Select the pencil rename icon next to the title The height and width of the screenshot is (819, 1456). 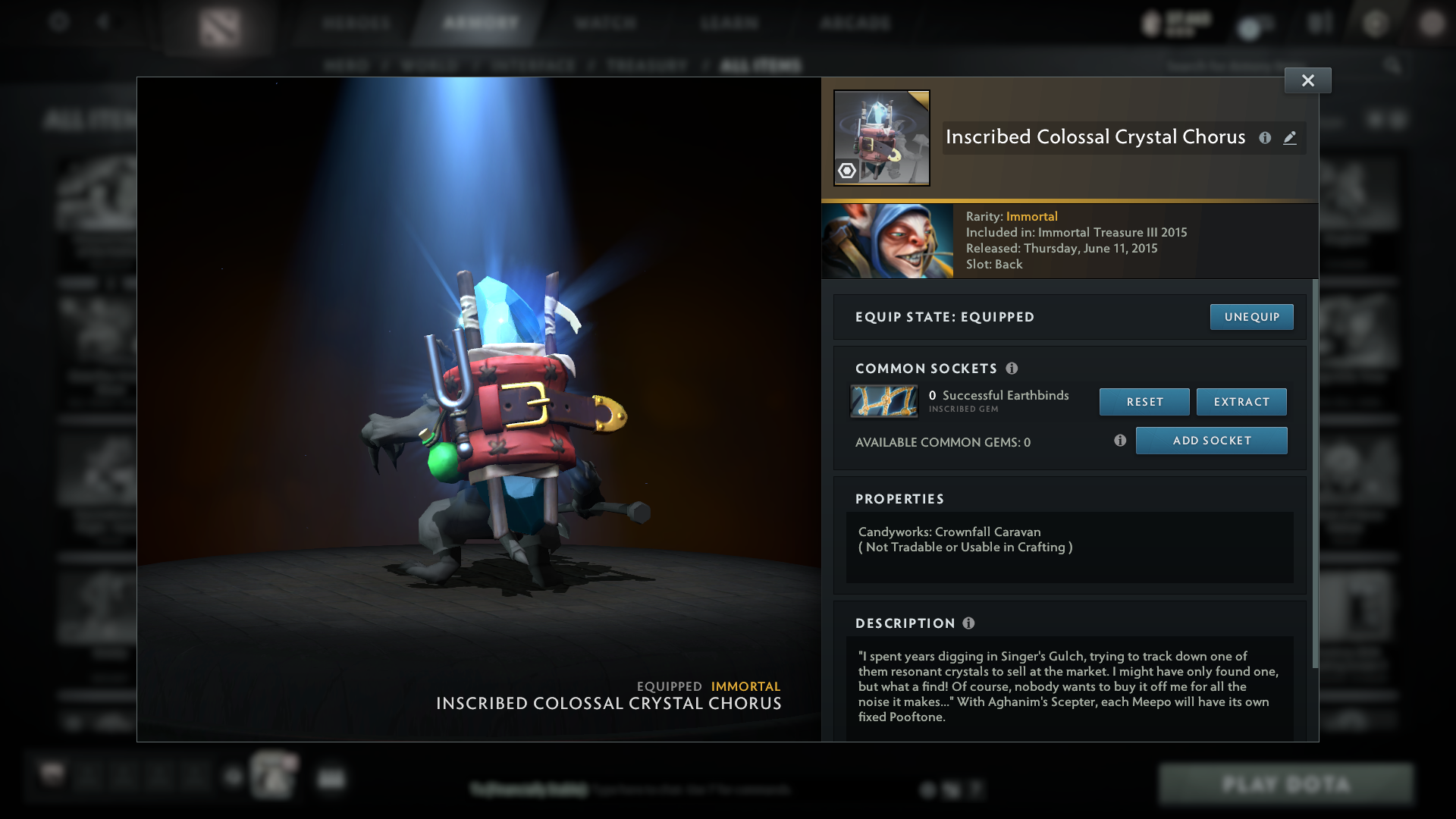[1290, 138]
